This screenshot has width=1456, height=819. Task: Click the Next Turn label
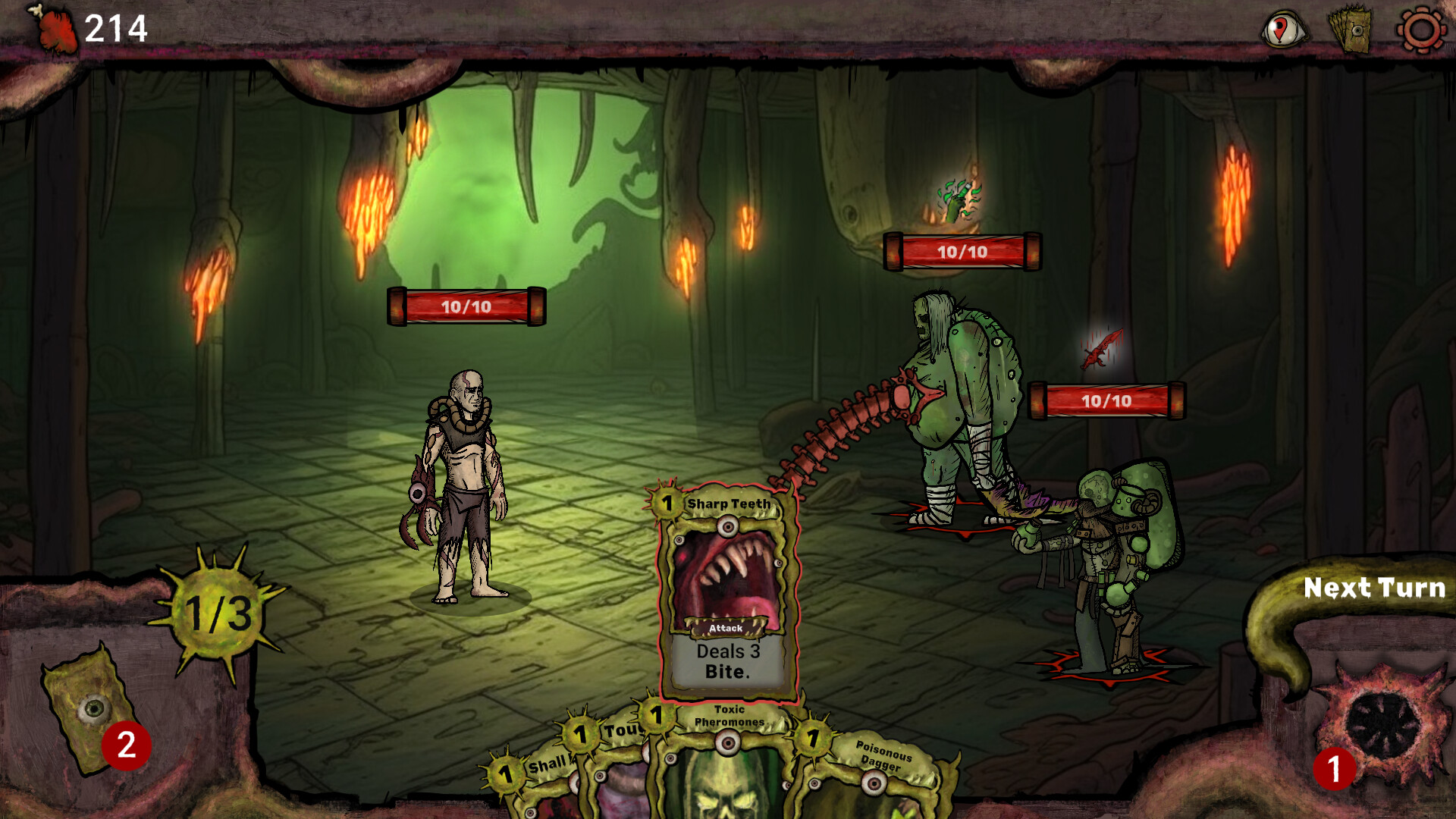1376,588
